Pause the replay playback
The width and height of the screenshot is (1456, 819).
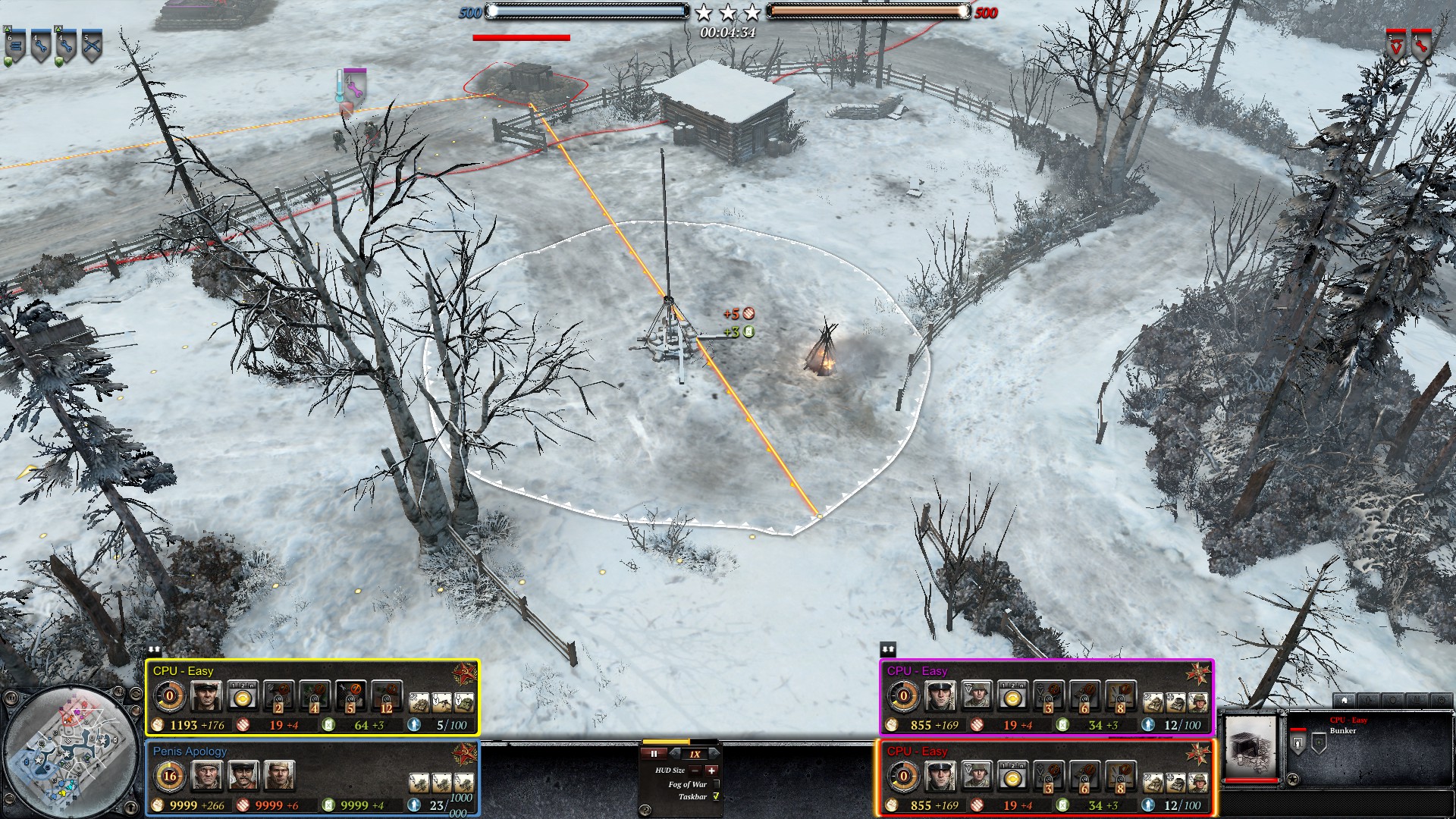(654, 754)
